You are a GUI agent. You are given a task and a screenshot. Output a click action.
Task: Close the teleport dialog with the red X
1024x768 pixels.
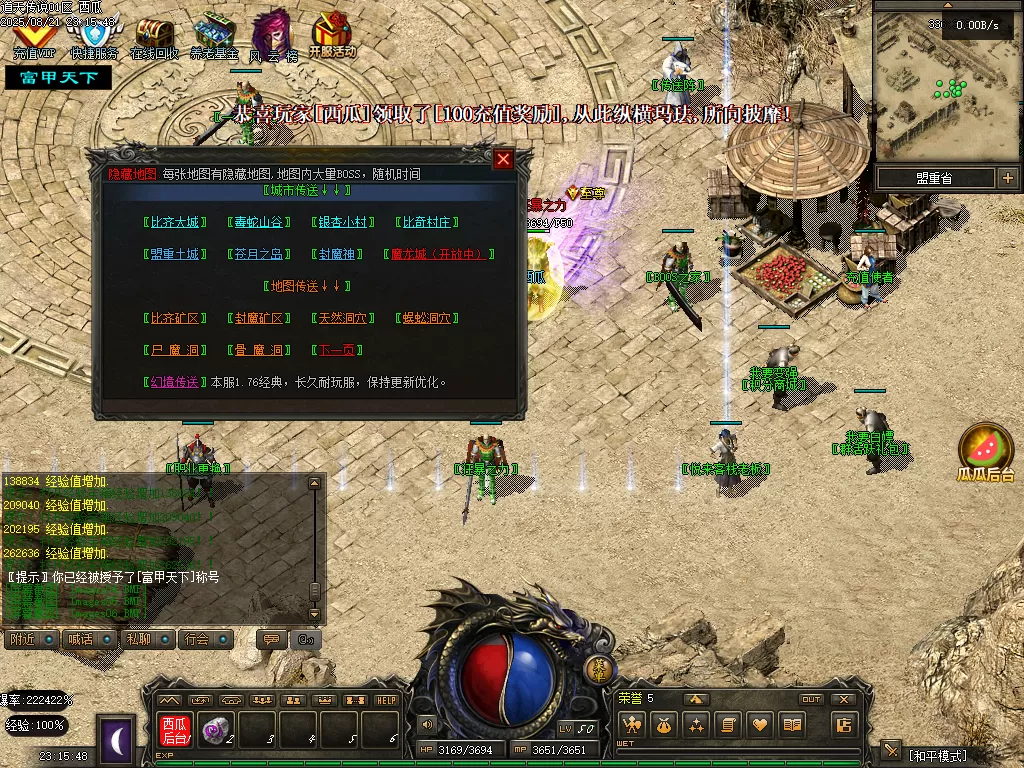pos(504,159)
